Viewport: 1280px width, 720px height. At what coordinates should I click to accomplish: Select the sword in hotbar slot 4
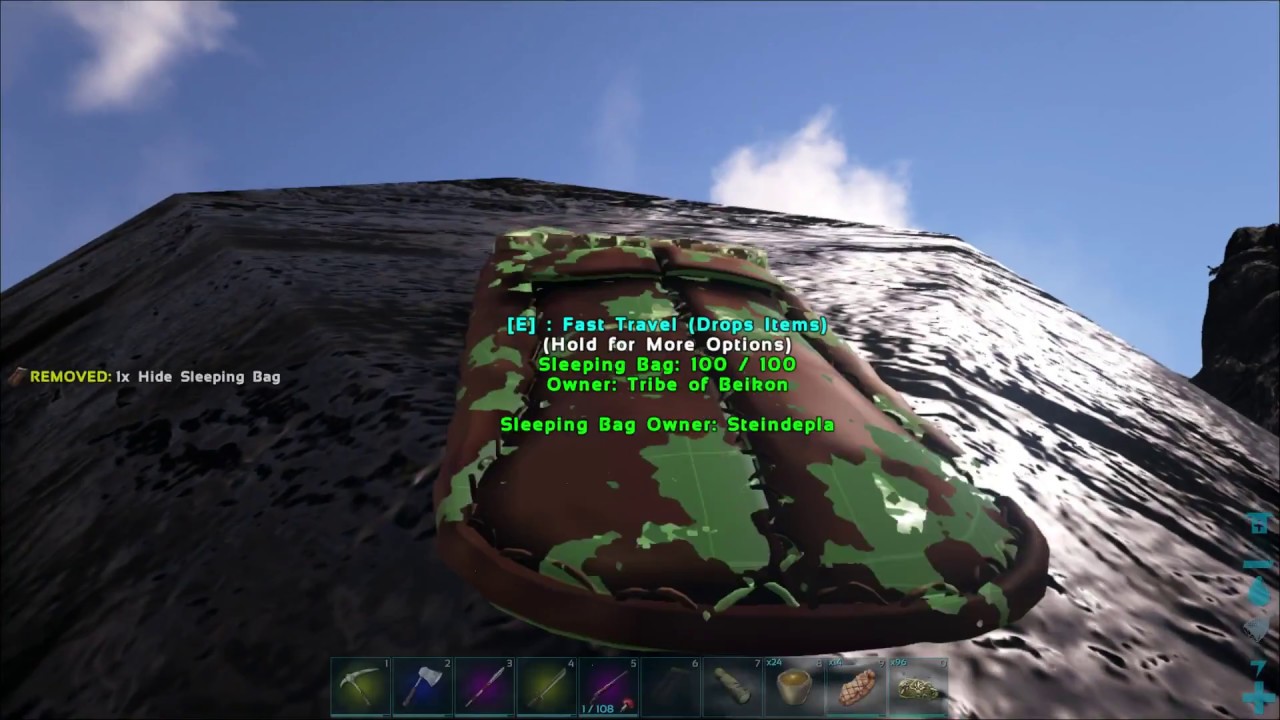(x=546, y=685)
